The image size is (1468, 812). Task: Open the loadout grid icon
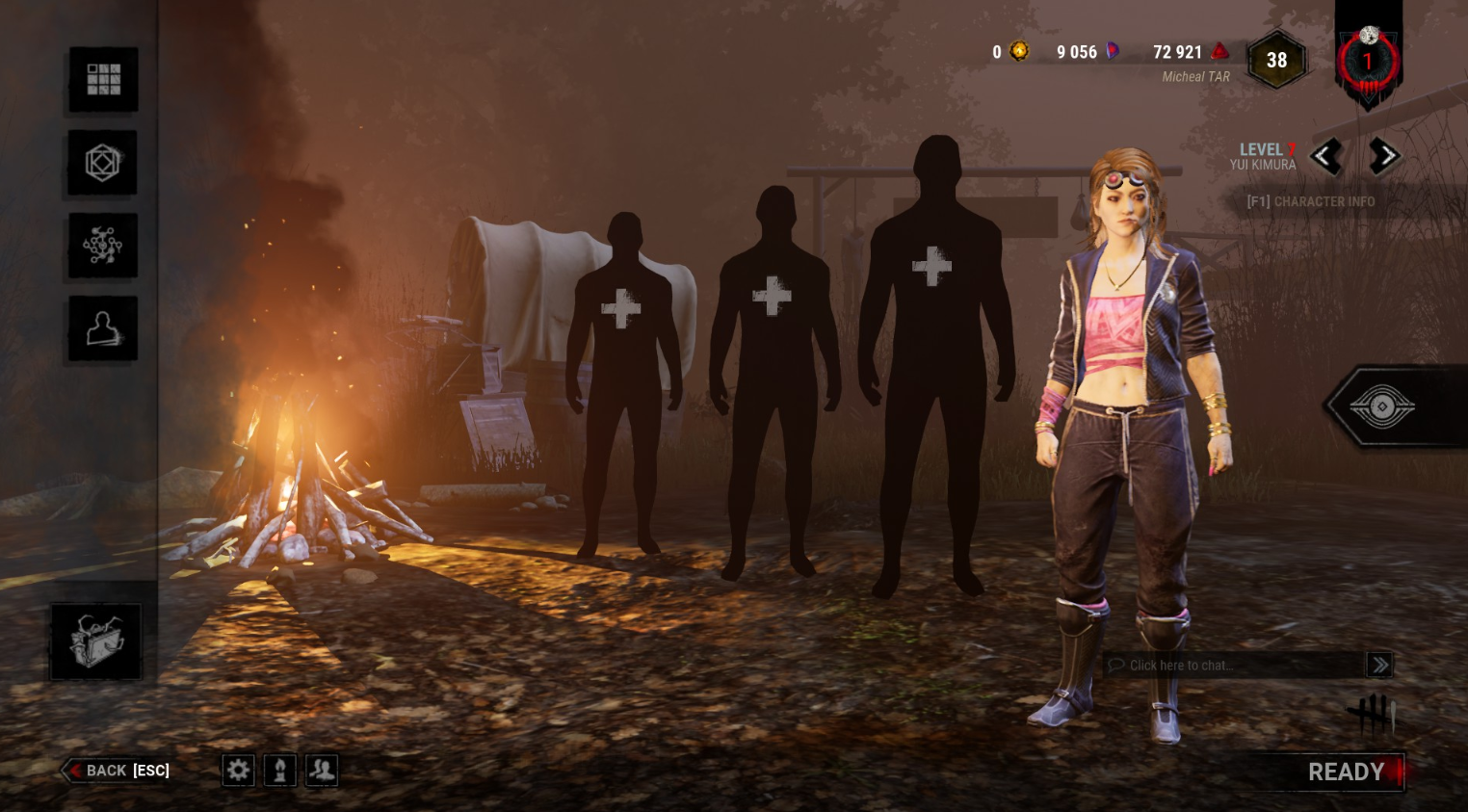point(102,79)
